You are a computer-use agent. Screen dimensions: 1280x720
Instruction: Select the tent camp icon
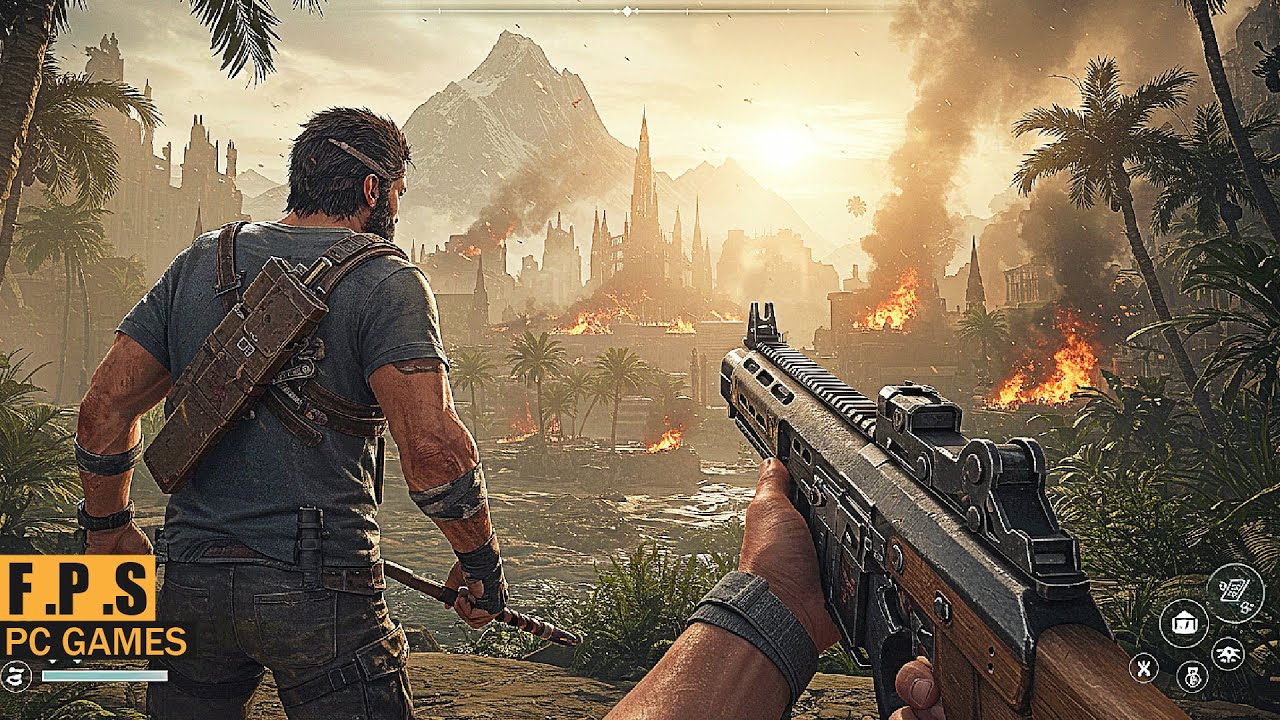pos(1184,623)
